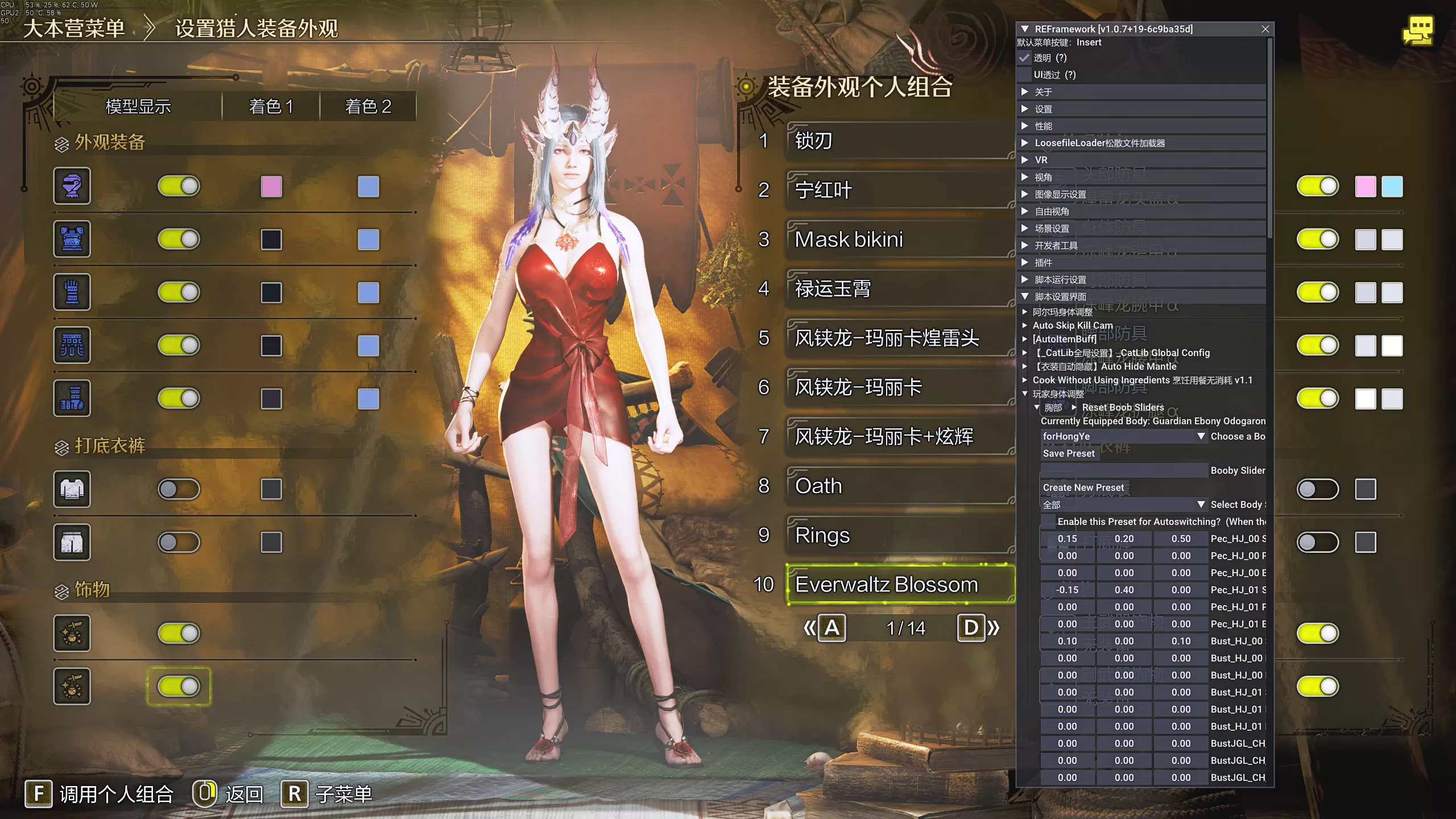Switch to the 着色1 tab
Image resolution: width=1456 pixels, height=819 pixels.
coord(271,106)
